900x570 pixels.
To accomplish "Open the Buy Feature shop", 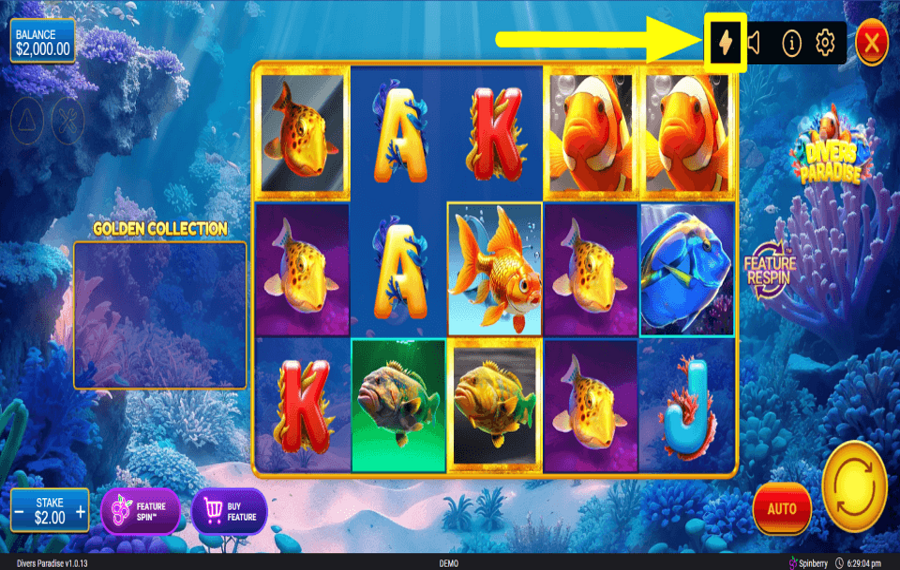I will pyautogui.click(x=229, y=511).
